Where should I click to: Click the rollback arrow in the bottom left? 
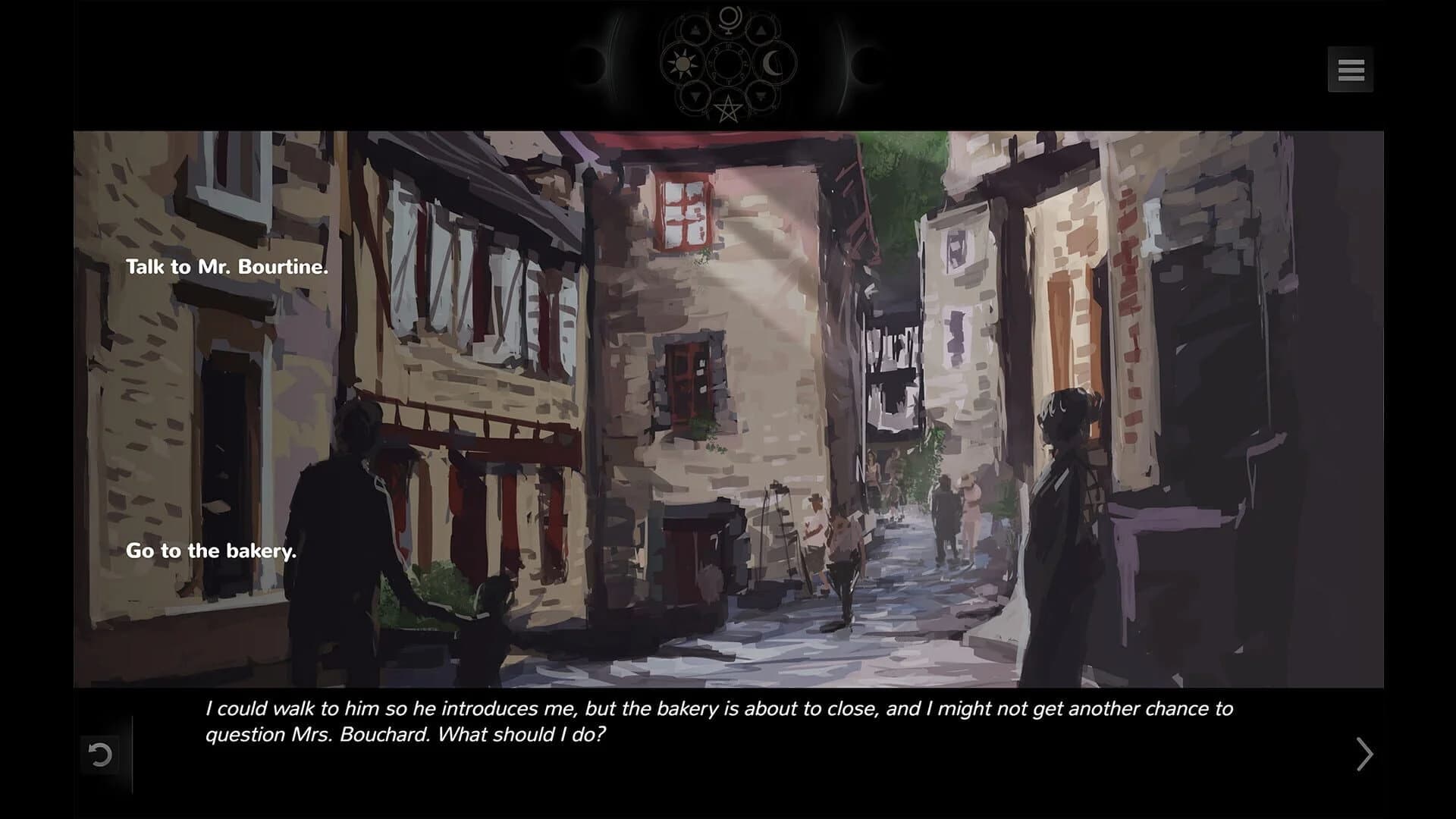pos(101,753)
